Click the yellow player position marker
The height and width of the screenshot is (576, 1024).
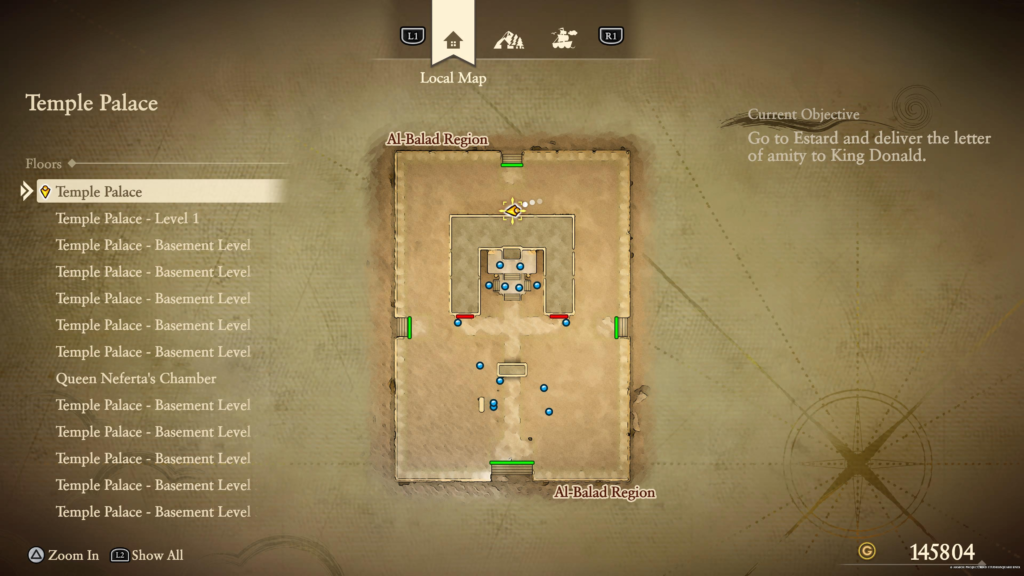[x=513, y=210]
